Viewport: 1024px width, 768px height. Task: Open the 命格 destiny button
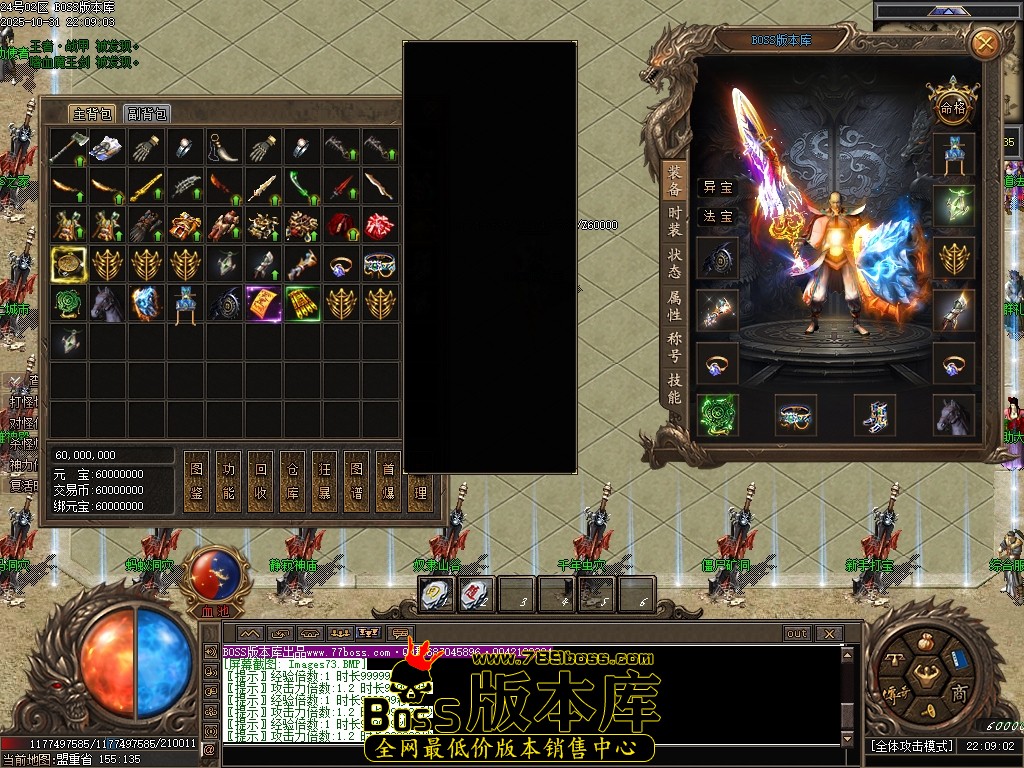coord(950,106)
